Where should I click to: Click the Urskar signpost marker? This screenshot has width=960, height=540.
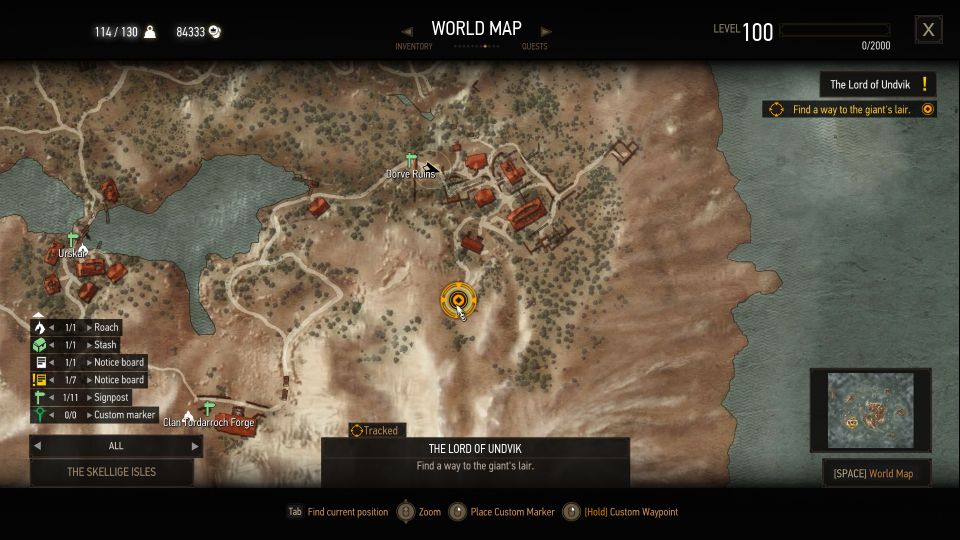coord(71,239)
